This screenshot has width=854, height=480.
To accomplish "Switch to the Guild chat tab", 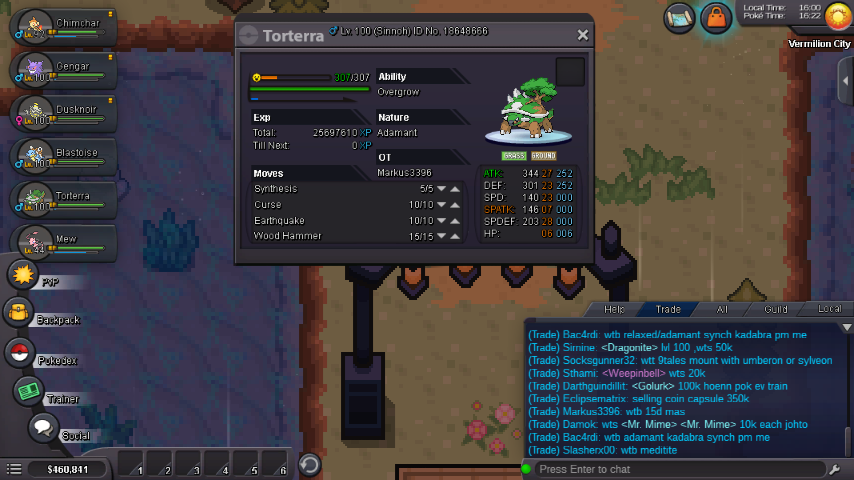I will [x=775, y=310].
